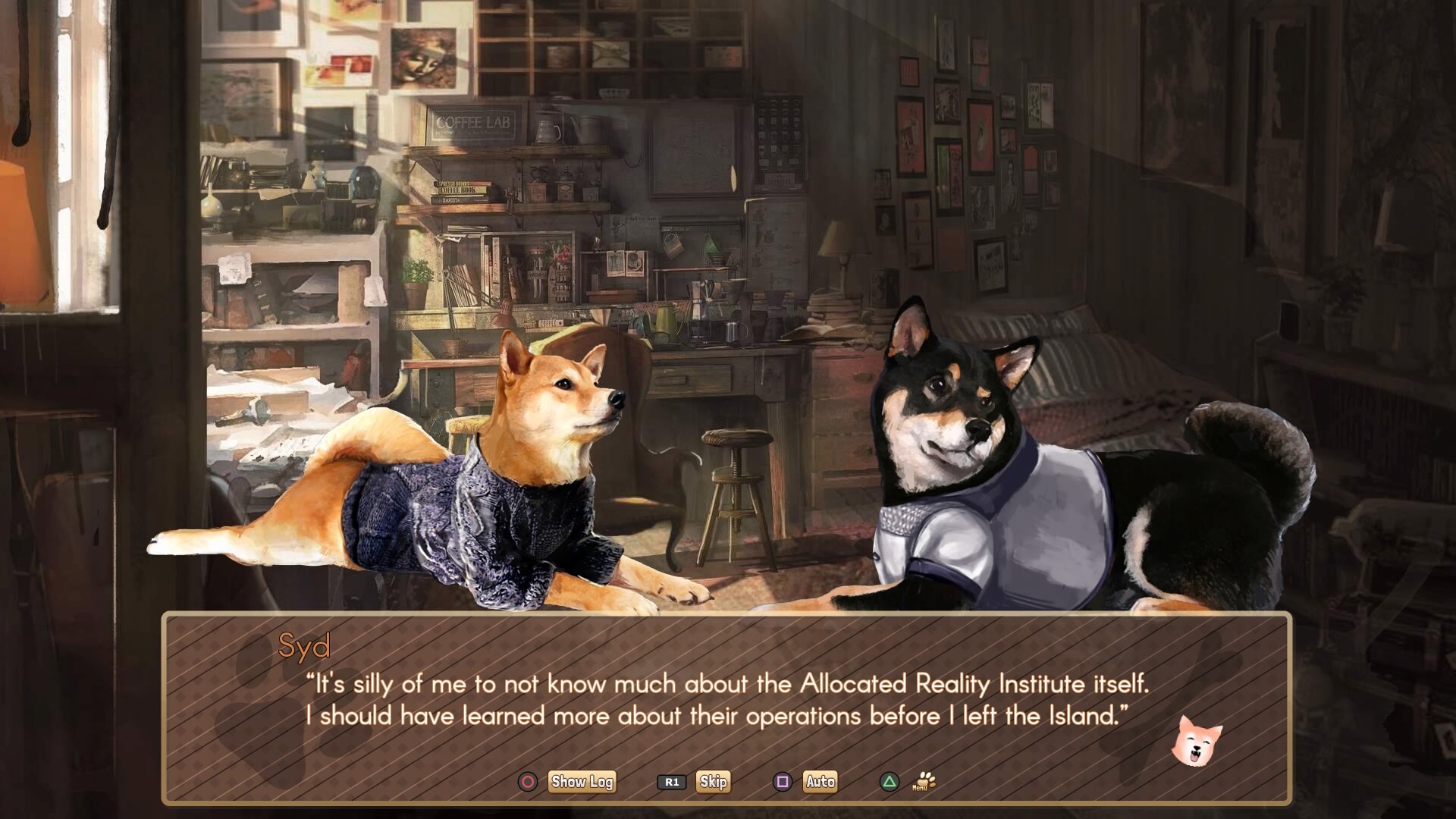Viewport: 1456px width, 819px height.
Task: Open the dialogue history with Show Log
Action: coord(582,782)
